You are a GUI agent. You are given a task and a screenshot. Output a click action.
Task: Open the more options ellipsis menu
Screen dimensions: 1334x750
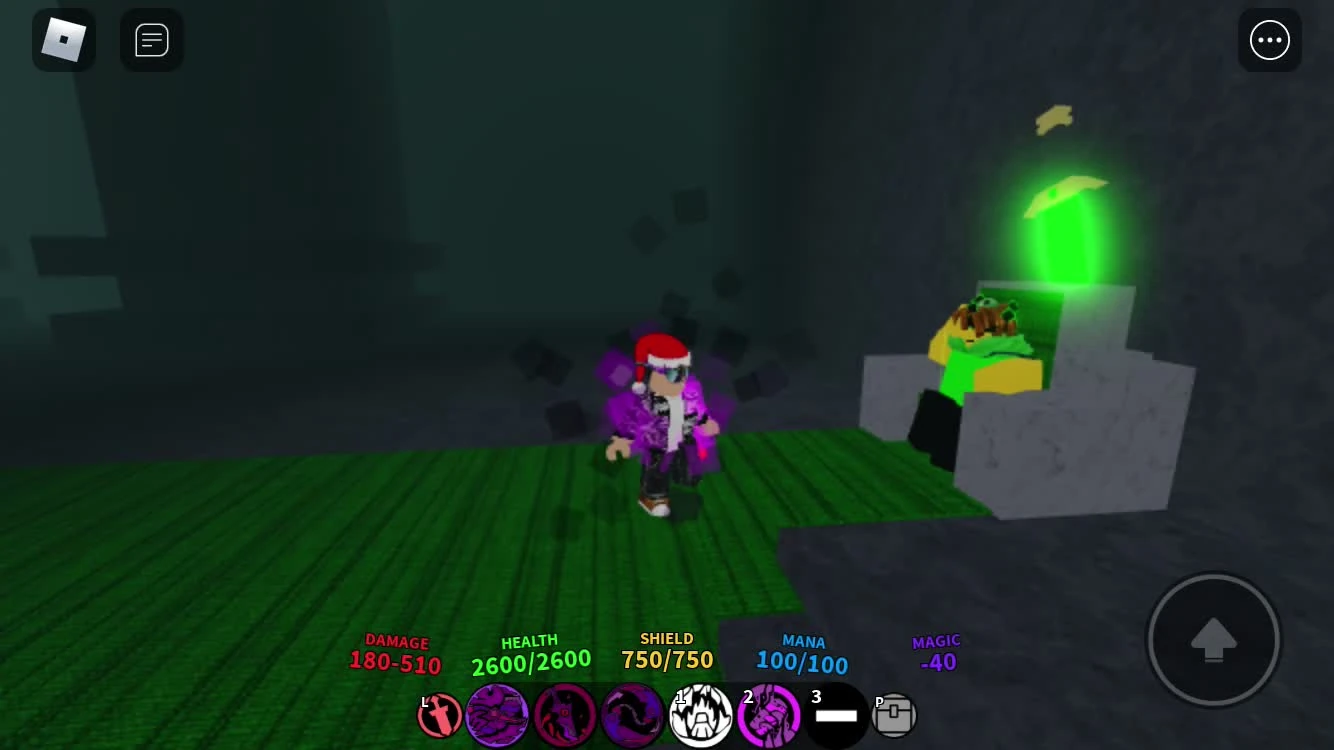pos(1270,40)
